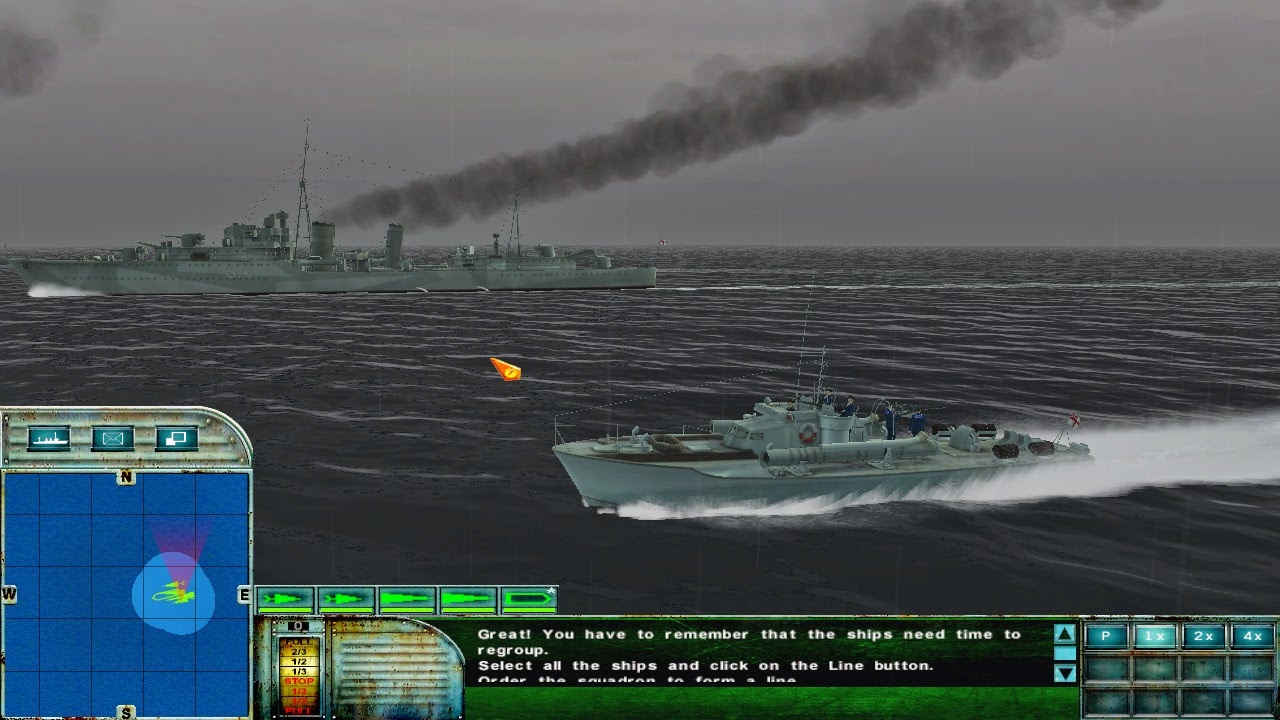The width and height of the screenshot is (1280, 720).
Task: Open the ship panel using the ship silhouette icon
Action: click(x=50, y=438)
